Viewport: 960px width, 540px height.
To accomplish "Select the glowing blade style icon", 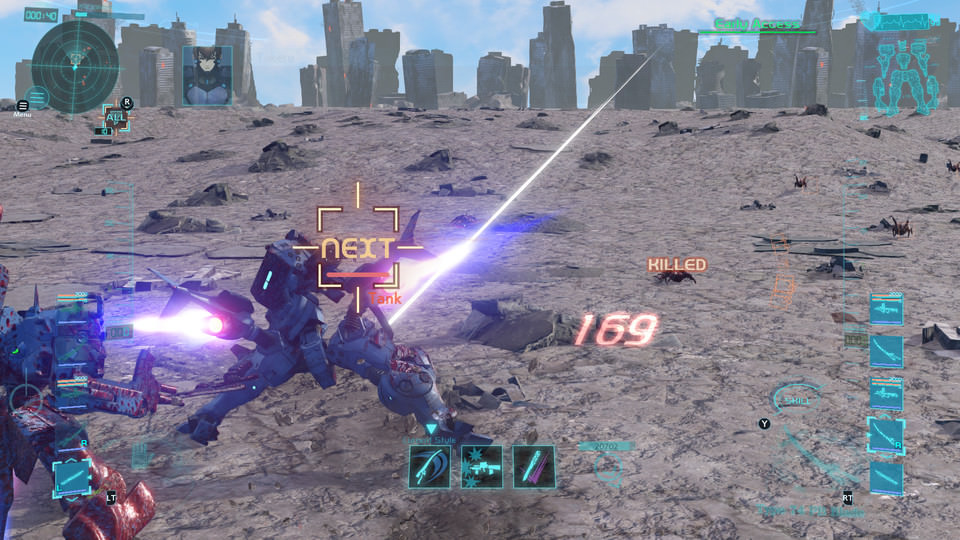I will pos(533,466).
